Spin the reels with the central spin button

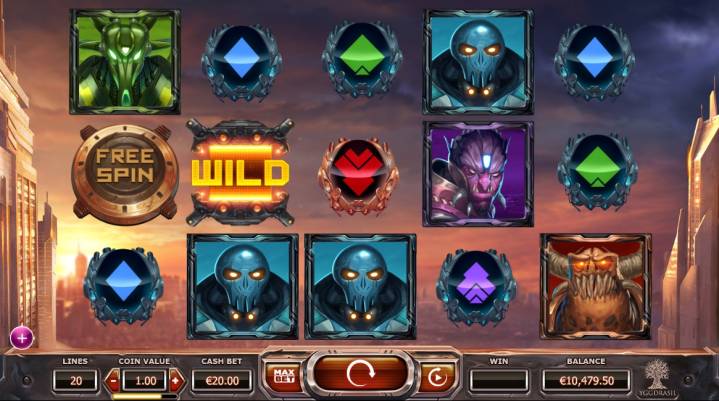(360, 377)
